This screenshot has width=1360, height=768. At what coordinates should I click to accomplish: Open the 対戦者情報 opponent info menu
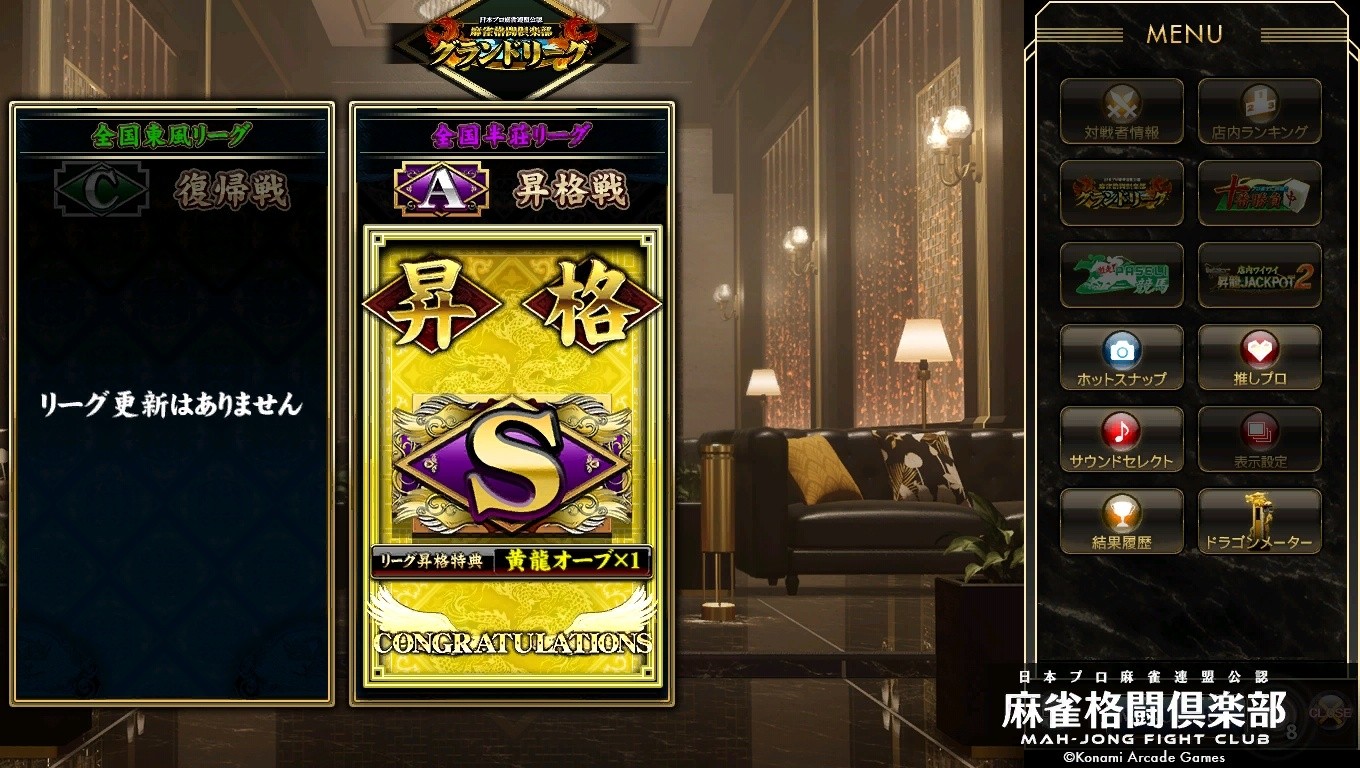point(1121,111)
